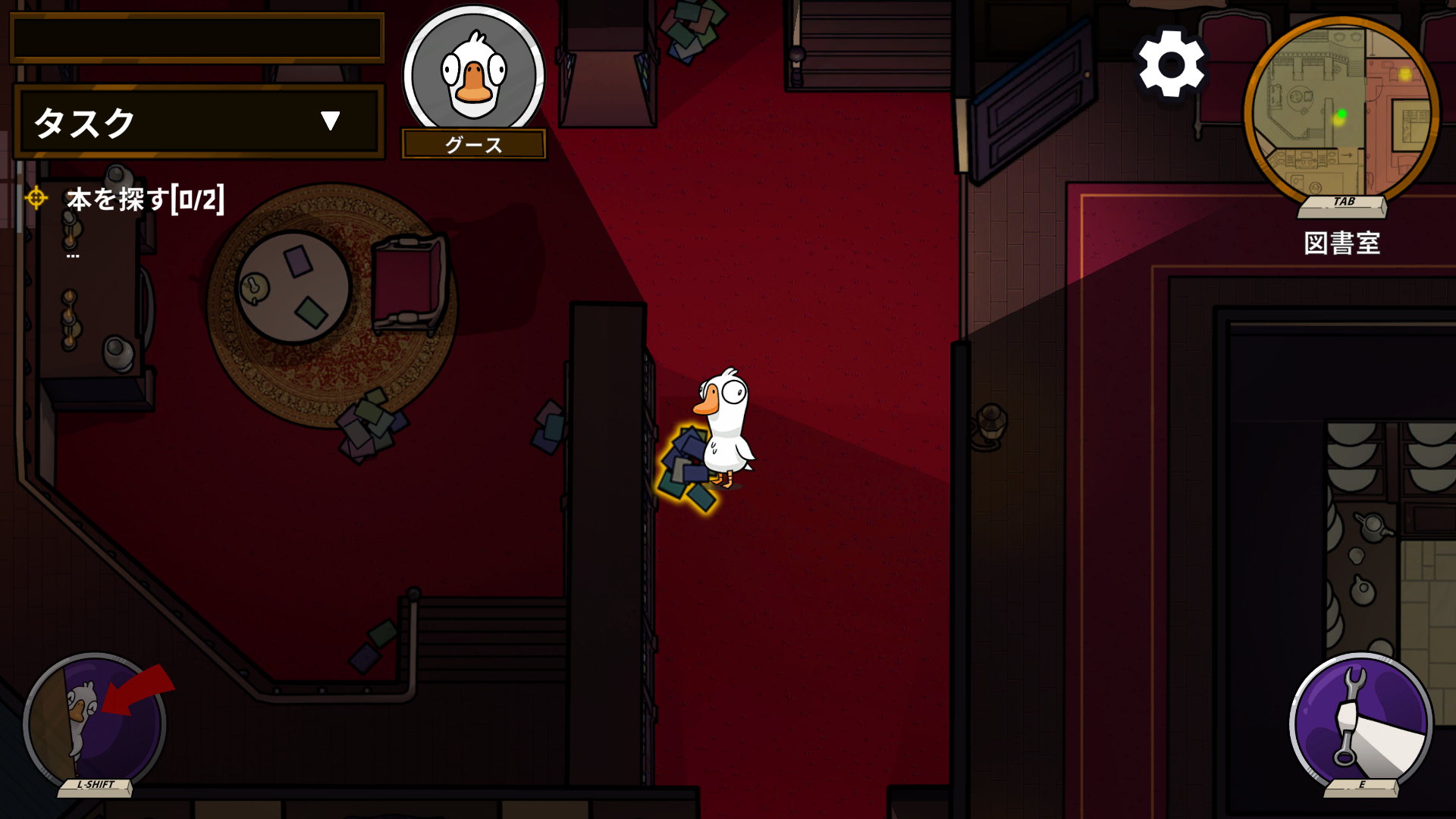Screen dimensions: 1456x819
Task: Activate the goose peek ability button
Action: (x=95, y=720)
